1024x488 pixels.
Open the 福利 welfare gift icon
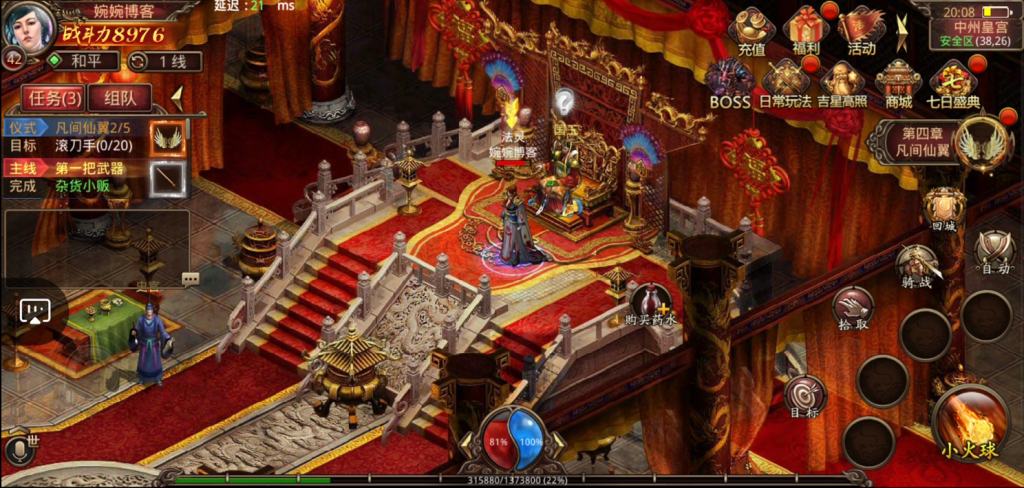pos(806,31)
